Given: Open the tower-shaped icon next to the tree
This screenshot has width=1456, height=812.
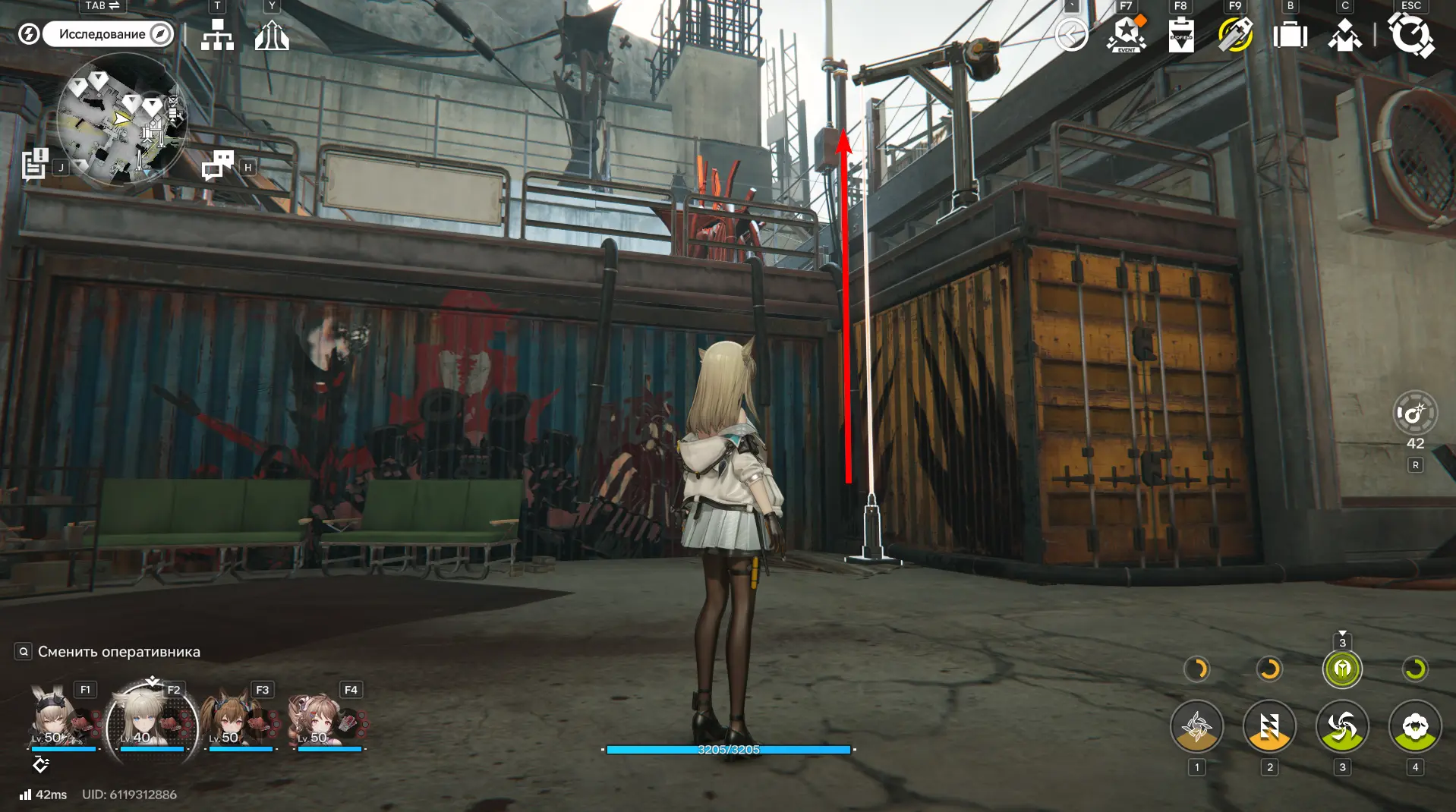Looking at the screenshot, I should tap(272, 35).
